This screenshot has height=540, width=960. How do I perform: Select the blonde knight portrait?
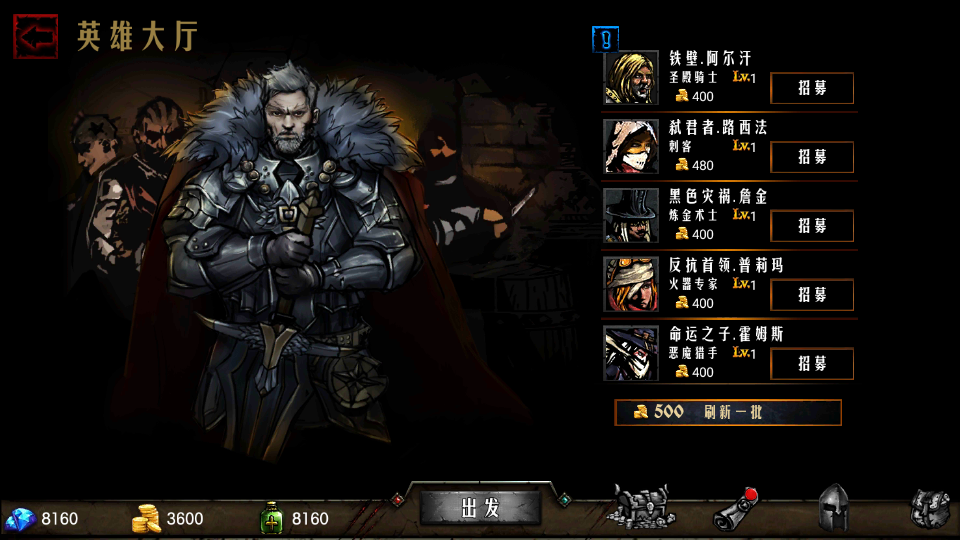[x=631, y=78]
